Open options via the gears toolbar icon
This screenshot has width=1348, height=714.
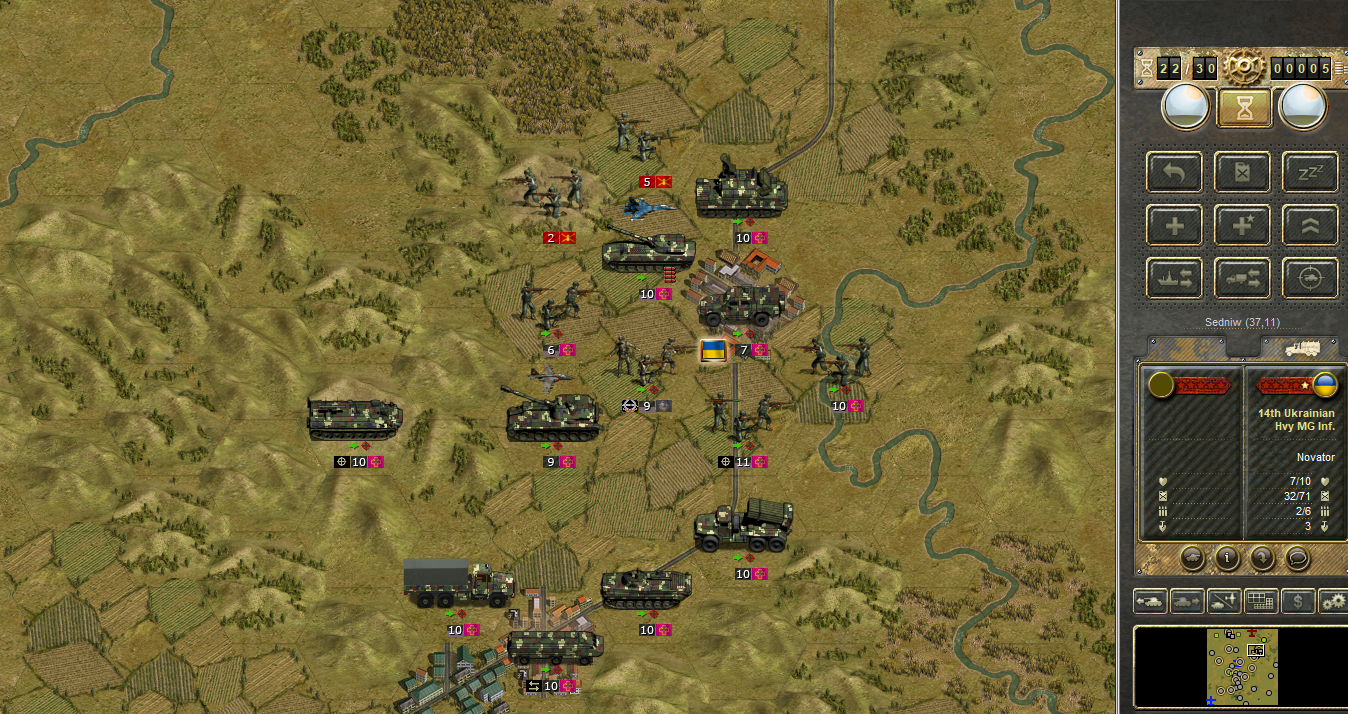[1333, 601]
